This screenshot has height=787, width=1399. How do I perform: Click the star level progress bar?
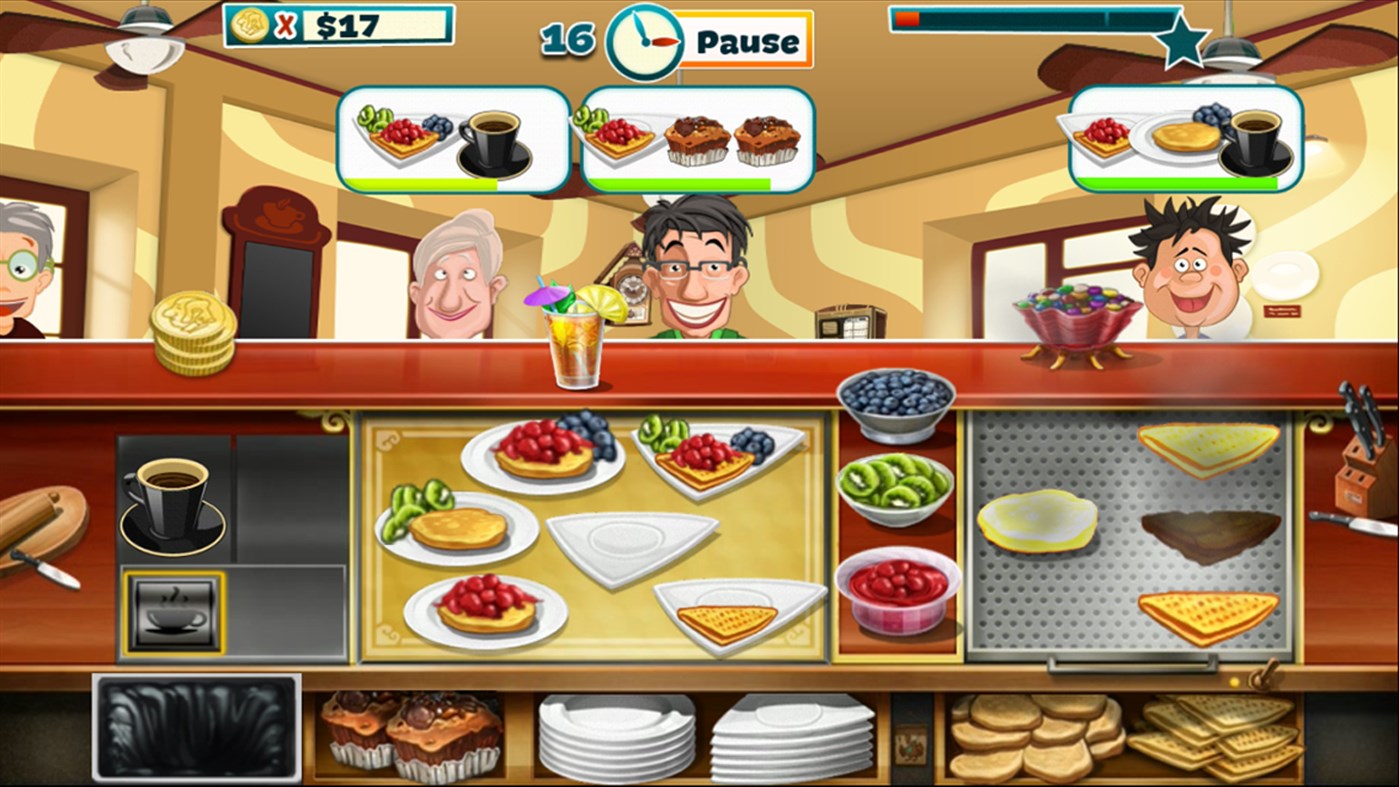pos(1030,20)
